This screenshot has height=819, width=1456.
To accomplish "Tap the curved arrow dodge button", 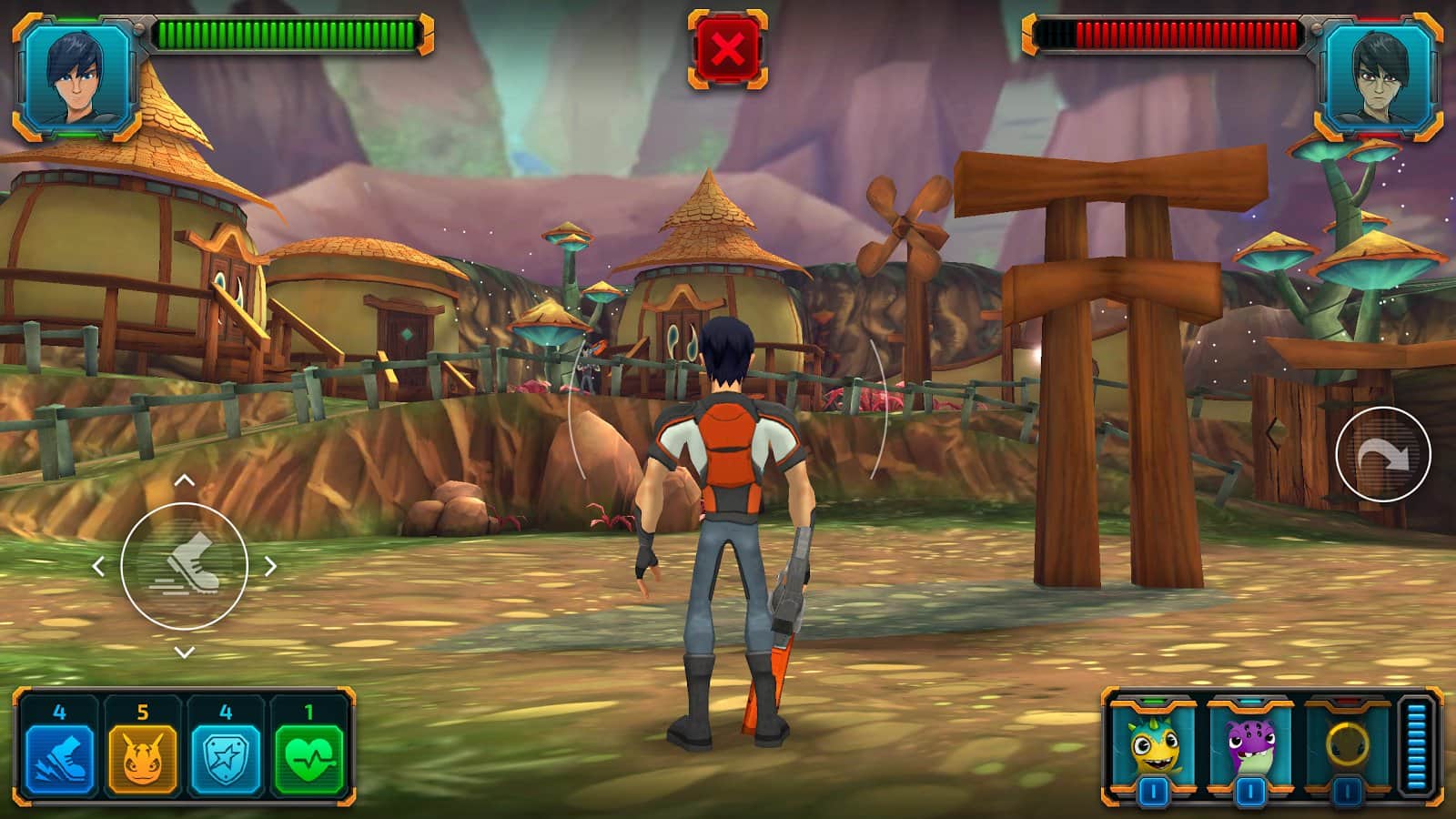I will [1382, 453].
